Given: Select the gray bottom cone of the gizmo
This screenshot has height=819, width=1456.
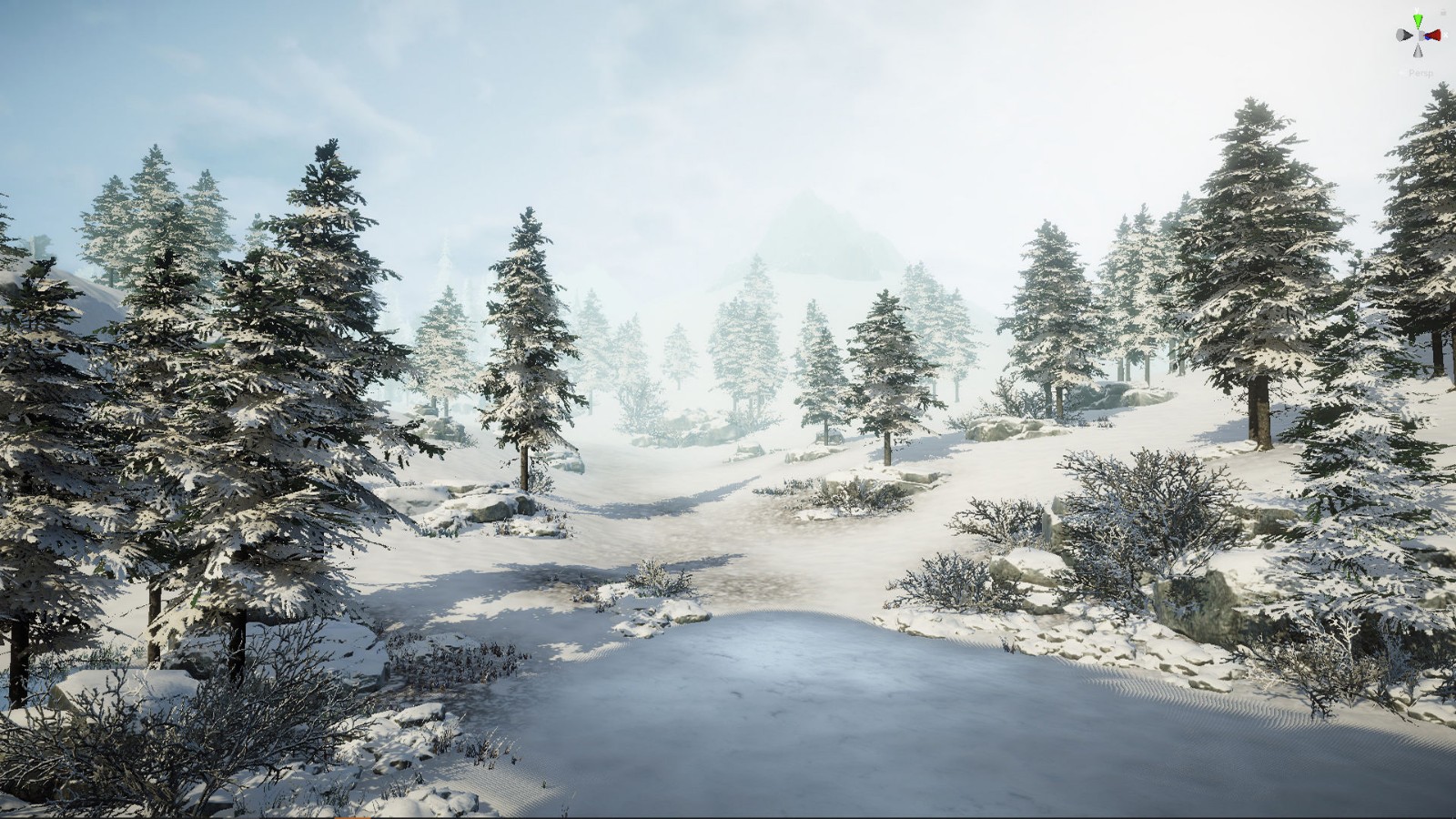Looking at the screenshot, I should (1418, 52).
